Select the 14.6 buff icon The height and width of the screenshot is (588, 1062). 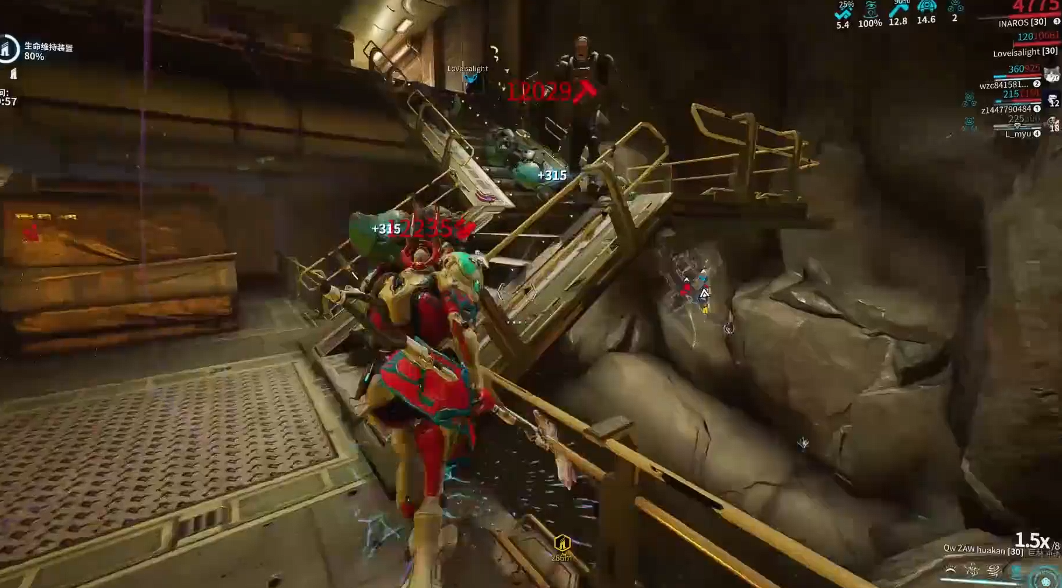(926, 9)
